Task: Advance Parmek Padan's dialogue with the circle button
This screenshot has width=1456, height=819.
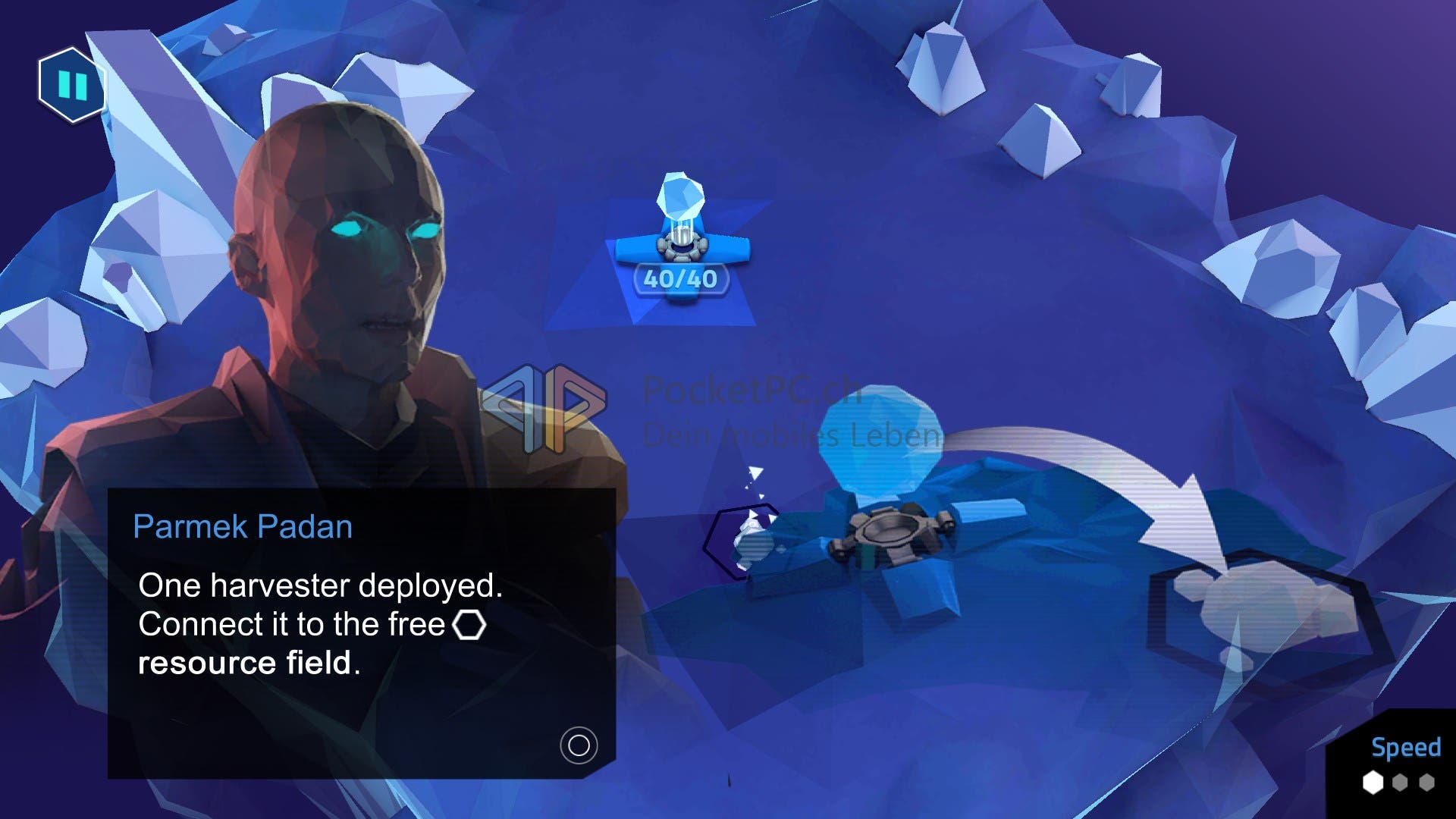Action: (x=579, y=745)
